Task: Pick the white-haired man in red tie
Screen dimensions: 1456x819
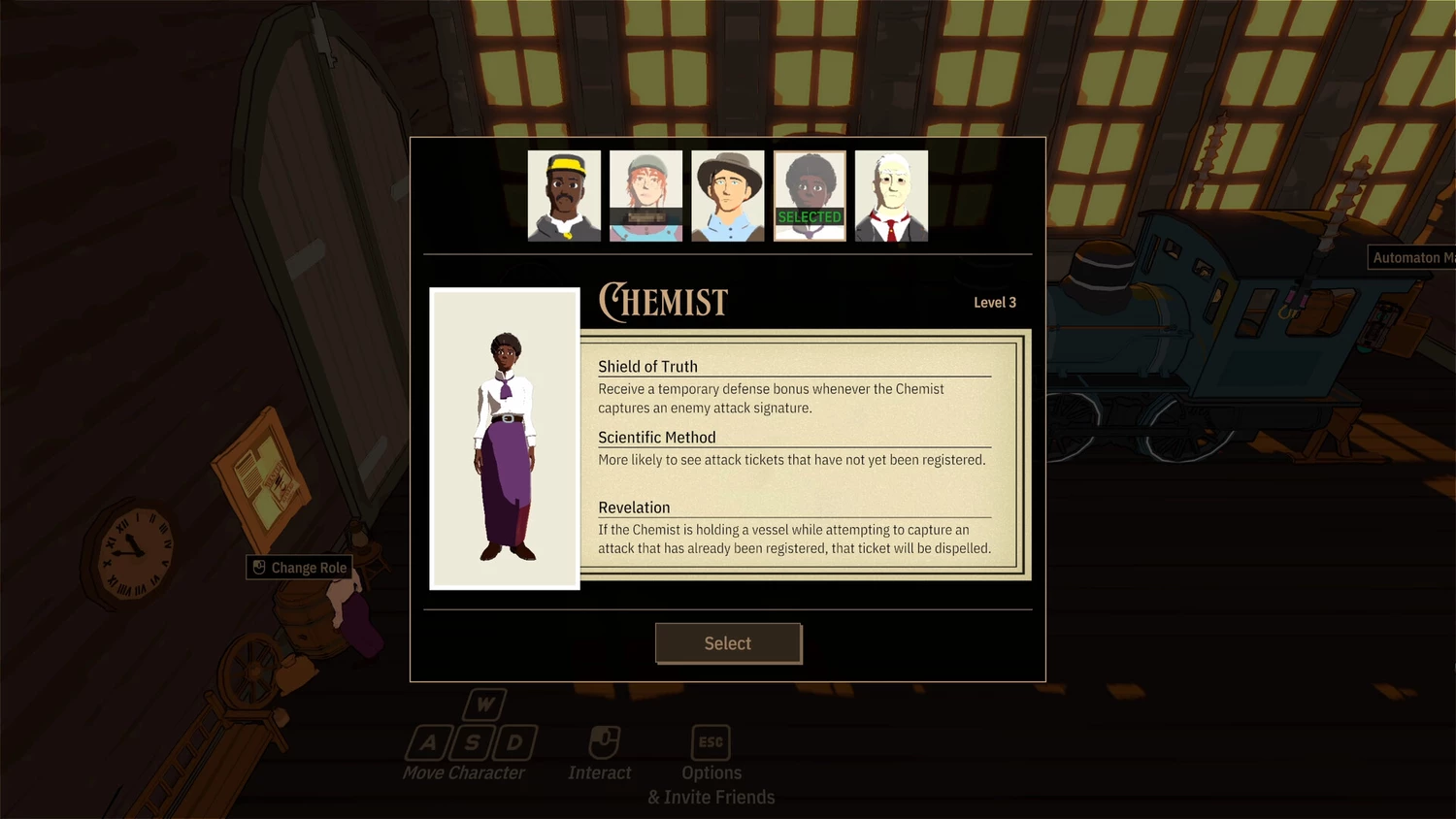Action: 891,196
